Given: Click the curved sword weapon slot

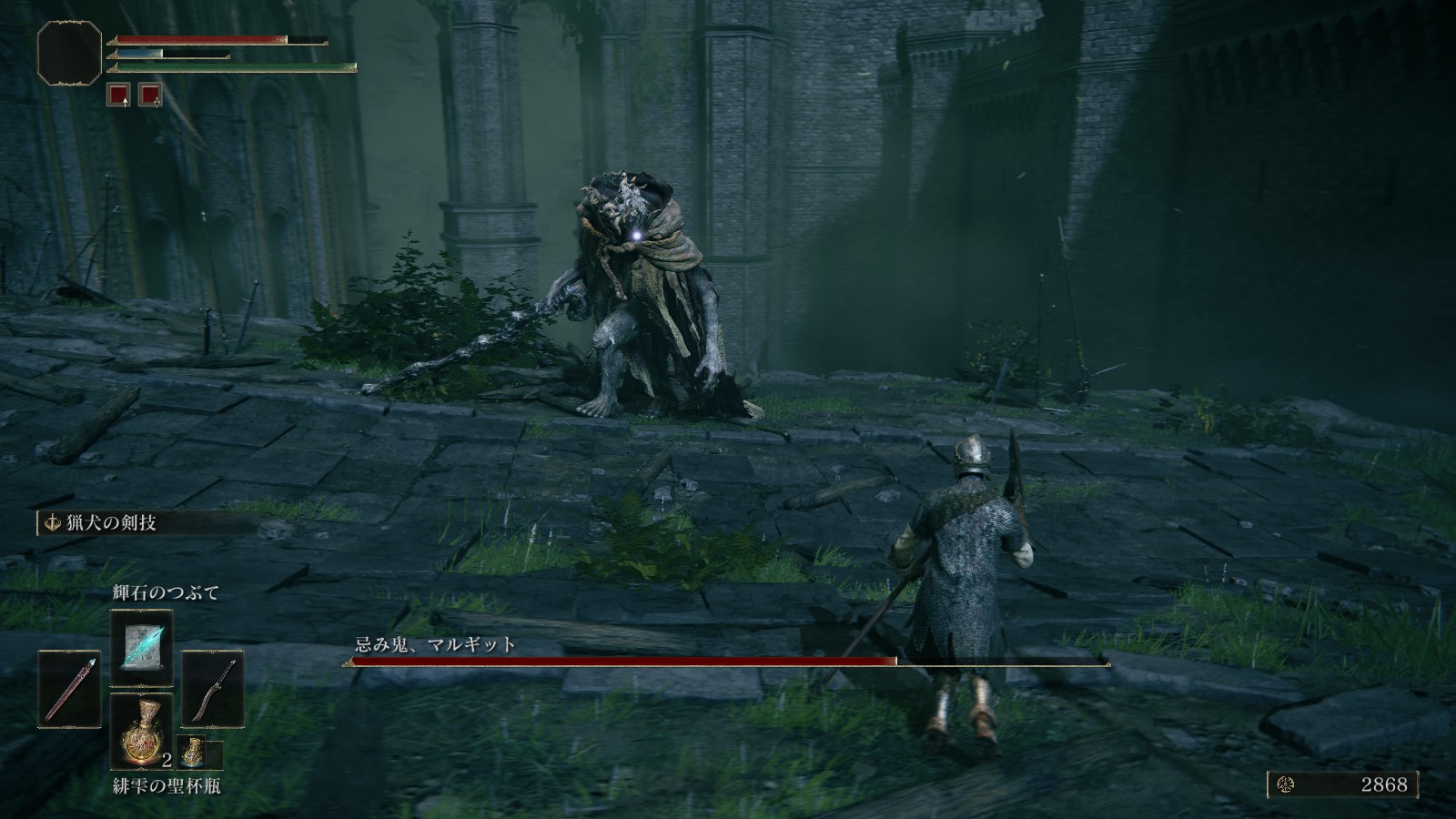Looking at the screenshot, I should pos(213,689).
